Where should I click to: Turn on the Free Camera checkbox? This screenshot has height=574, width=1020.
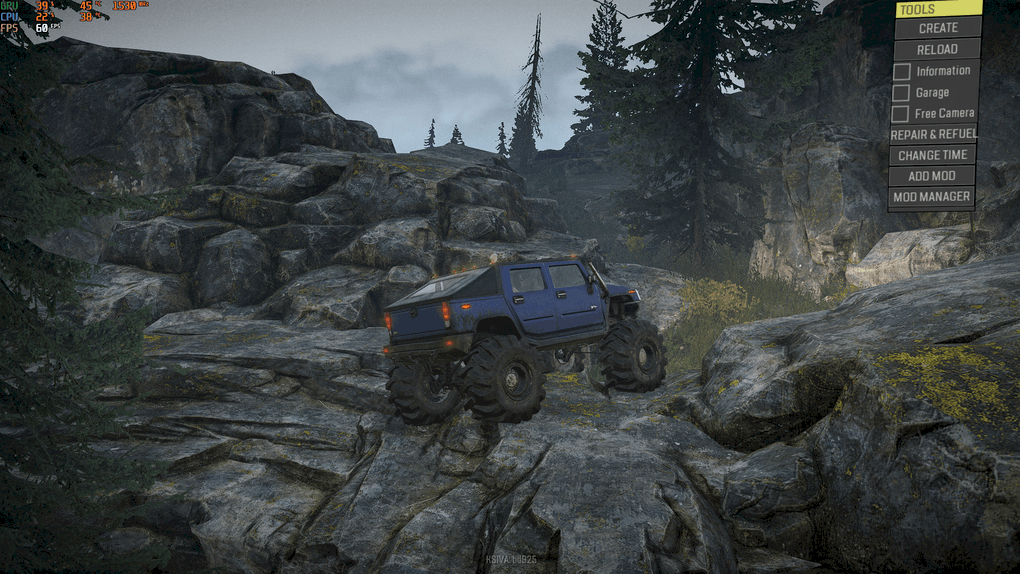[901, 114]
